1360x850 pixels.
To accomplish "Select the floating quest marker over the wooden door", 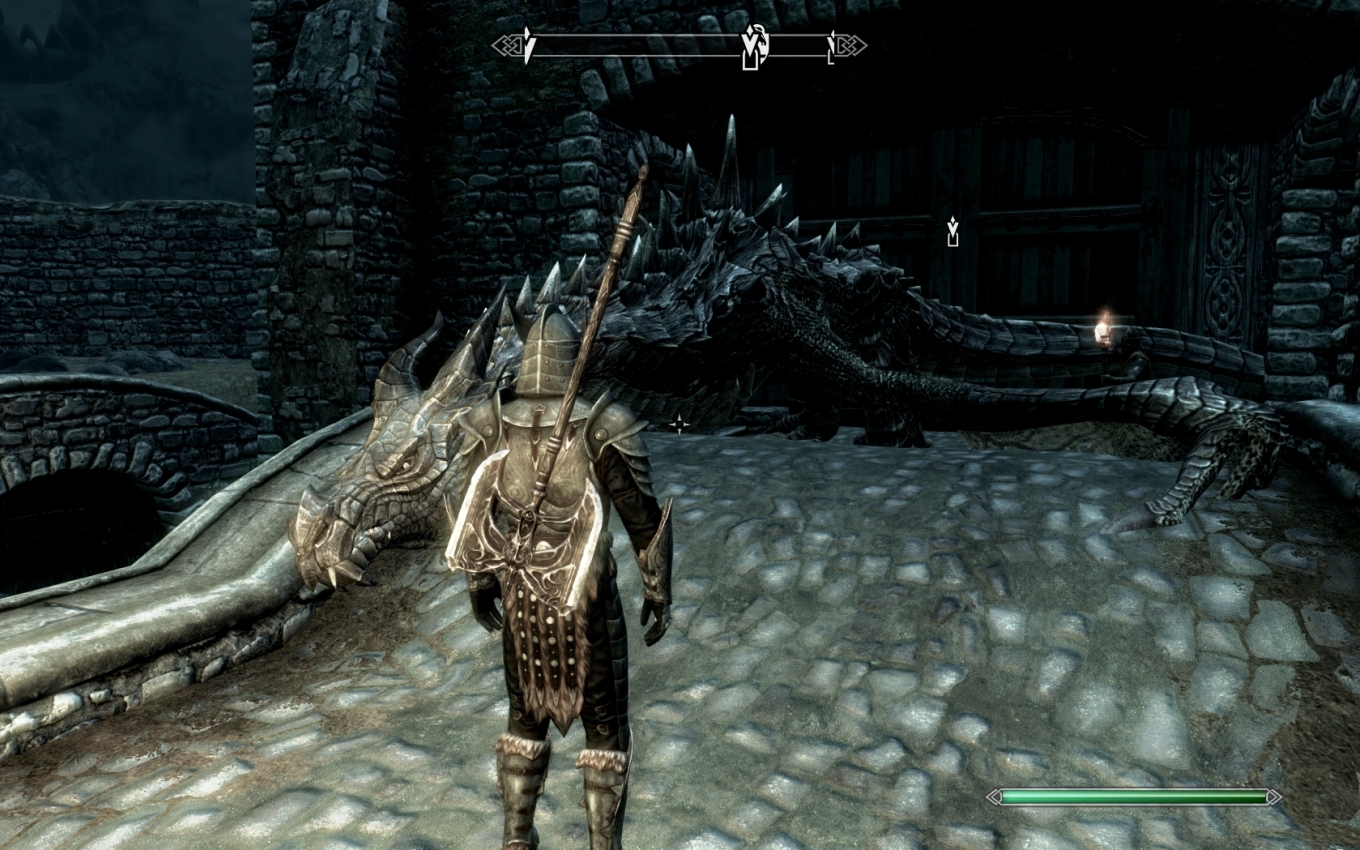I will tap(952, 234).
